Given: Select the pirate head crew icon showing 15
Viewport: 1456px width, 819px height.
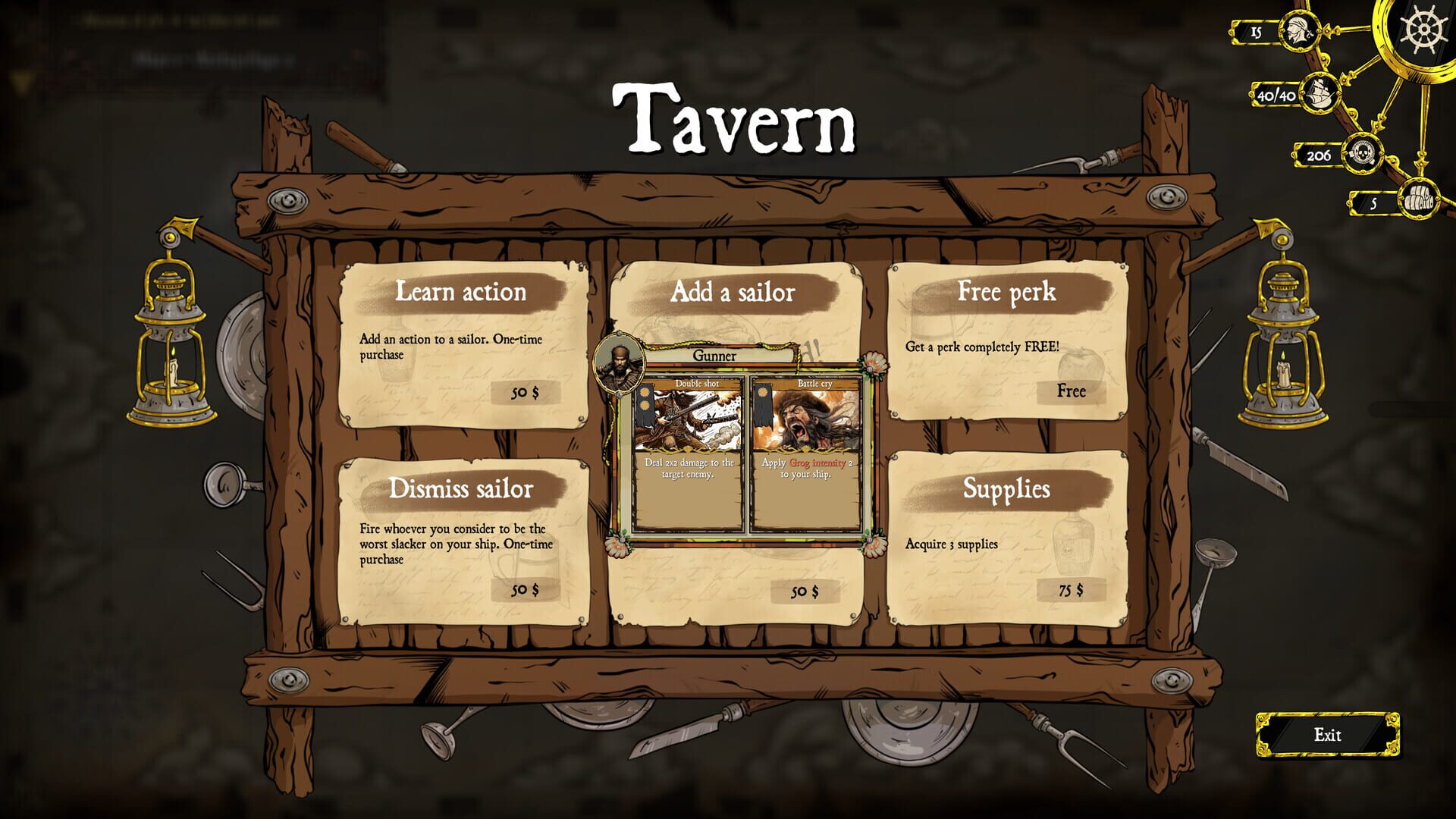Looking at the screenshot, I should coord(1299,32).
